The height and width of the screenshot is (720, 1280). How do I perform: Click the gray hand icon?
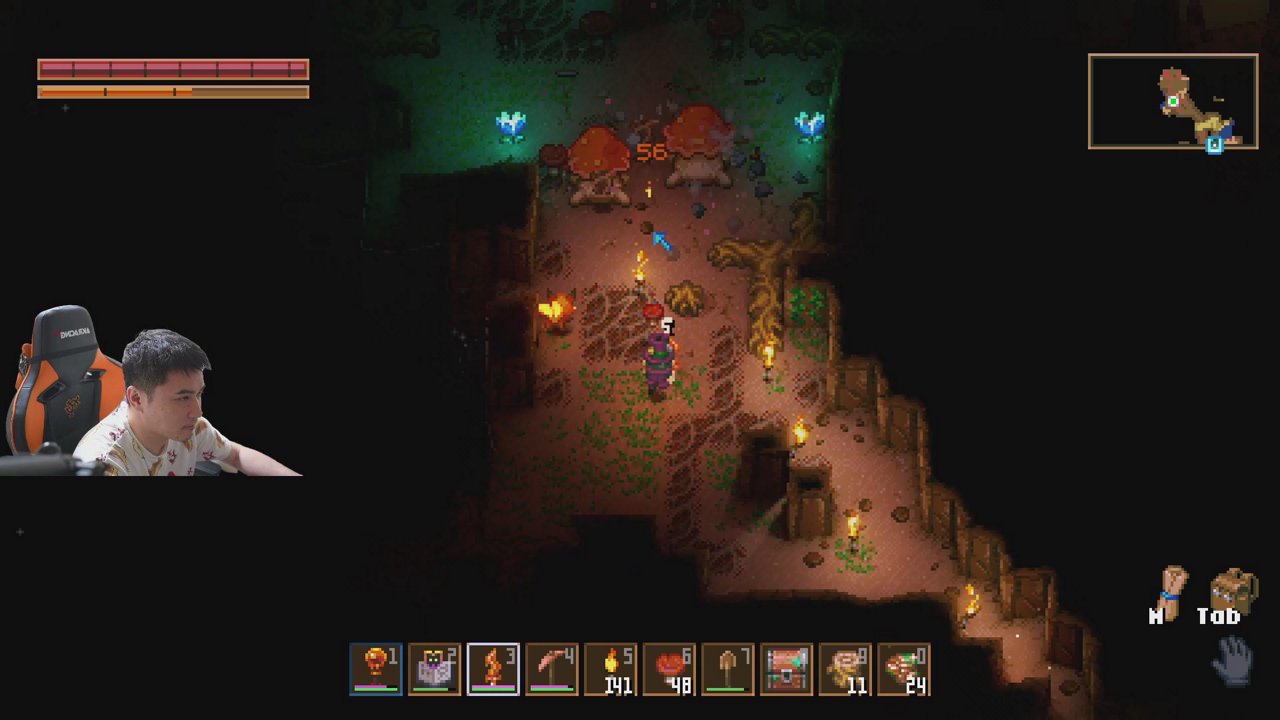pos(1235,659)
